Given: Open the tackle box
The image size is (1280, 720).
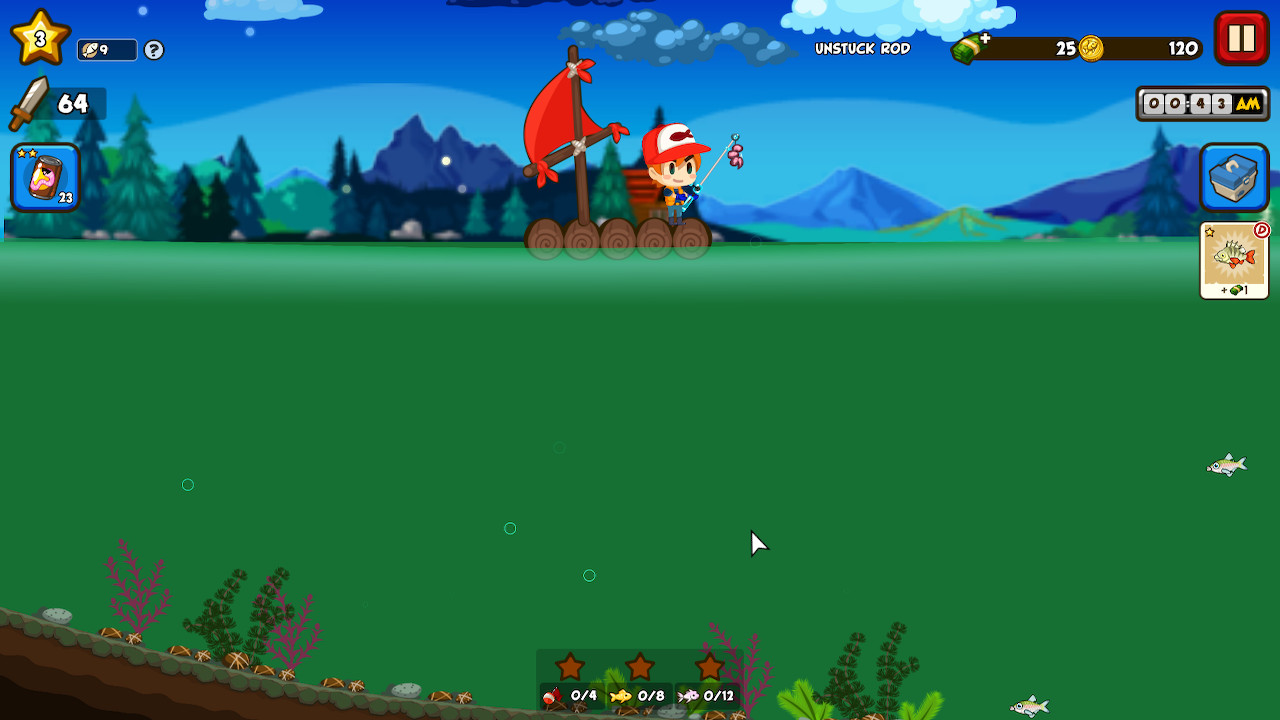Looking at the screenshot, I should tap(1233, 177).
